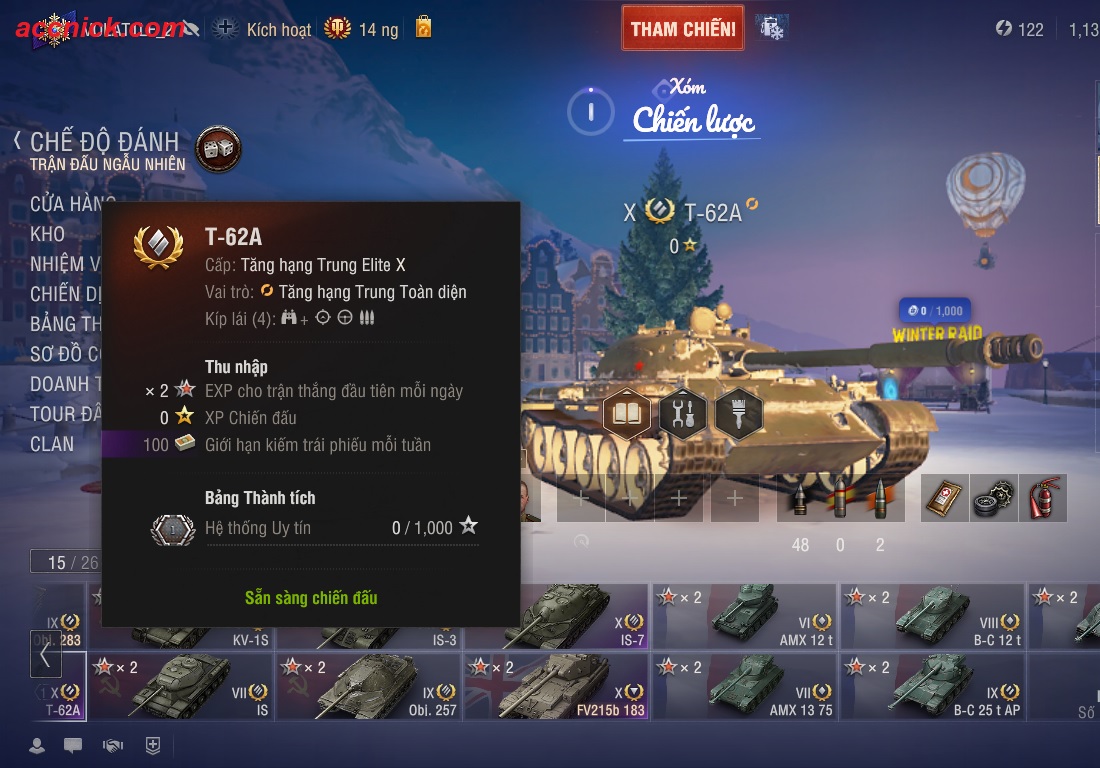
Task: Click the Kích hoạt premium activation button
Action: [264, 29]
